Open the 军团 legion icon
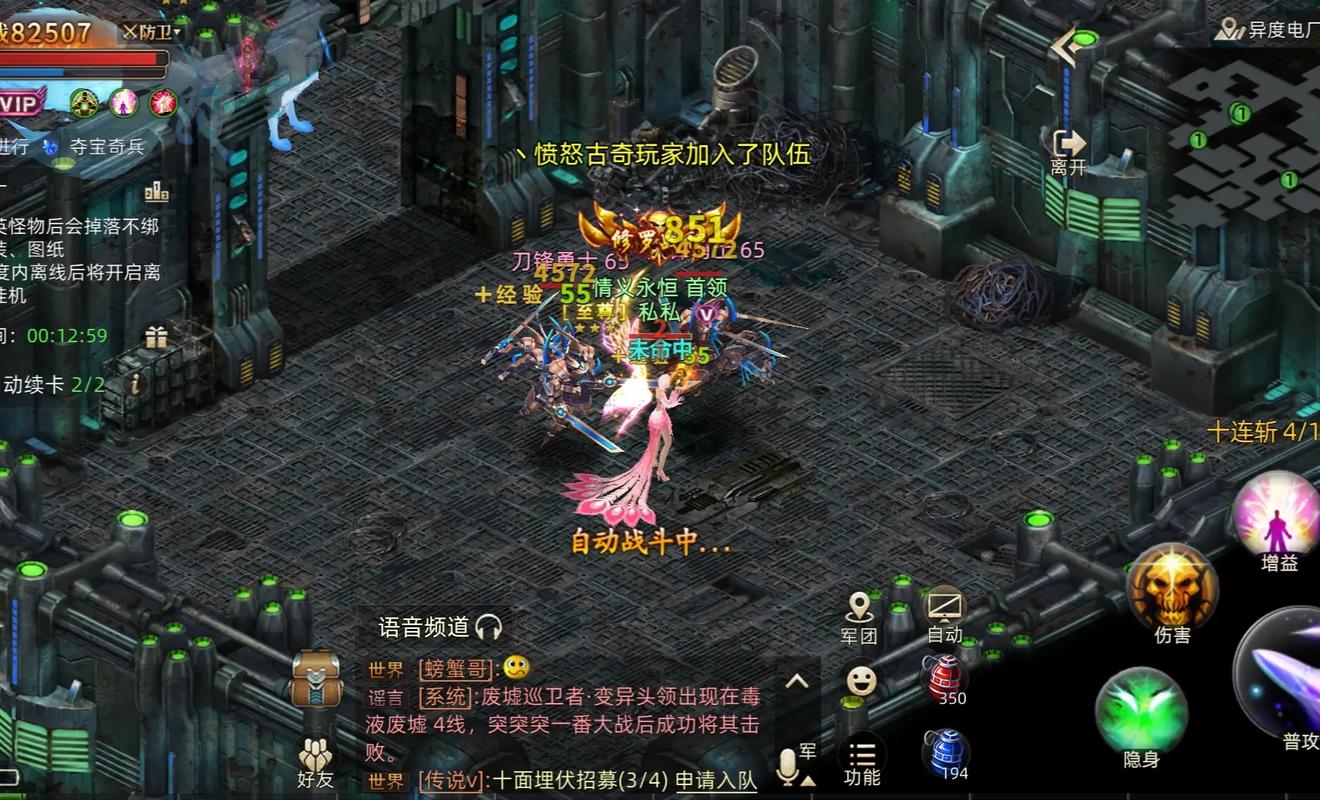This screenshot has width=1320, height=800. tap(860, 610)
